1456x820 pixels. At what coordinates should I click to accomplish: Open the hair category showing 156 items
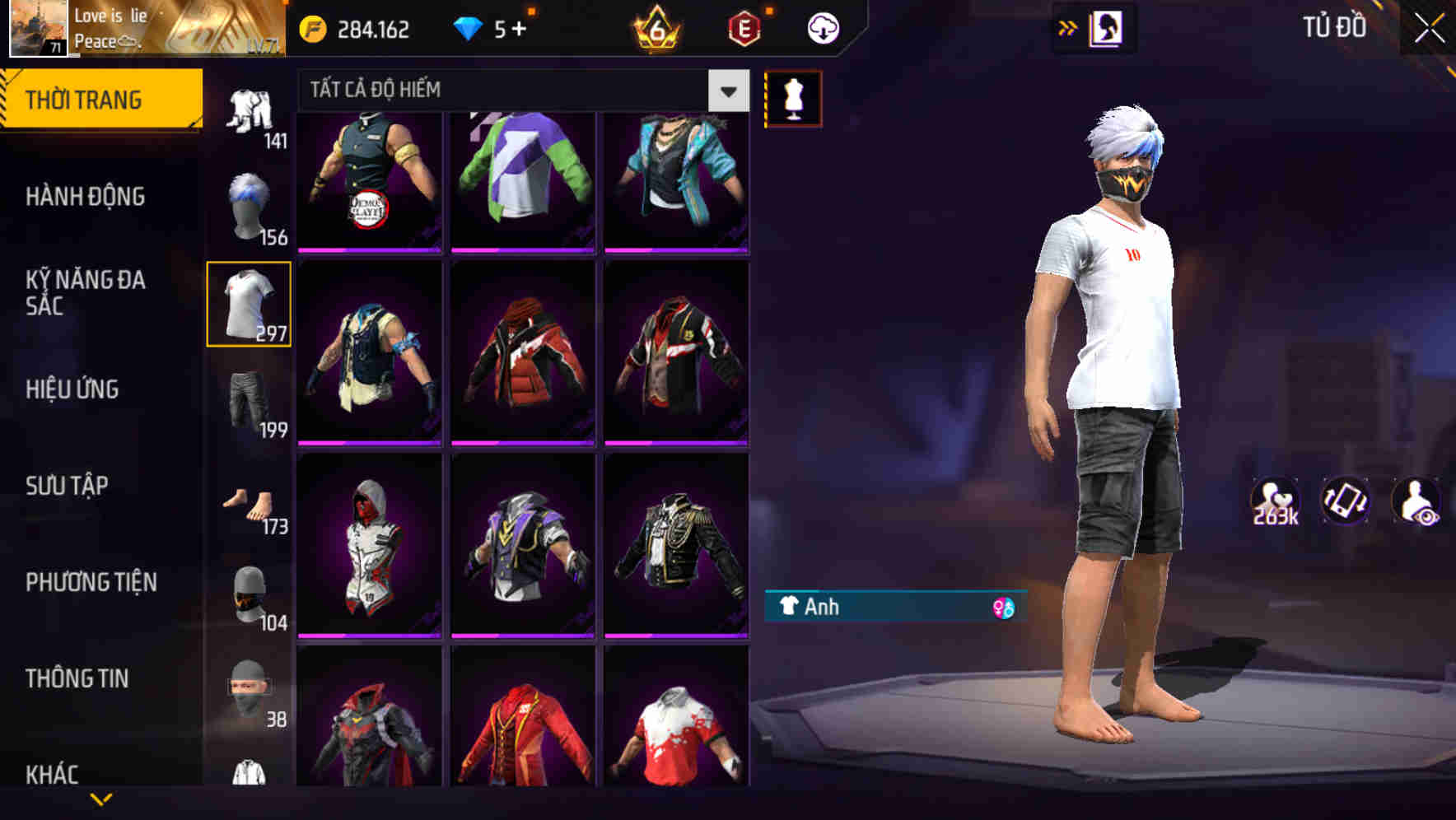pos(249,200)
